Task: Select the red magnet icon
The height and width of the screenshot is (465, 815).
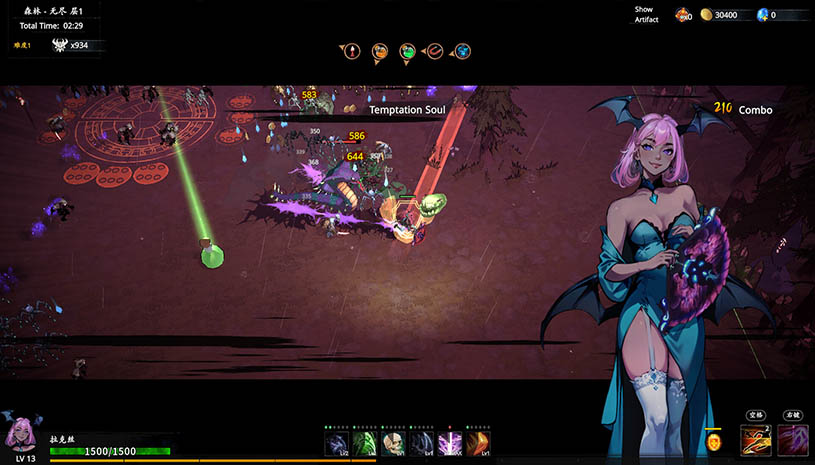Action: [x=435, y=50]
